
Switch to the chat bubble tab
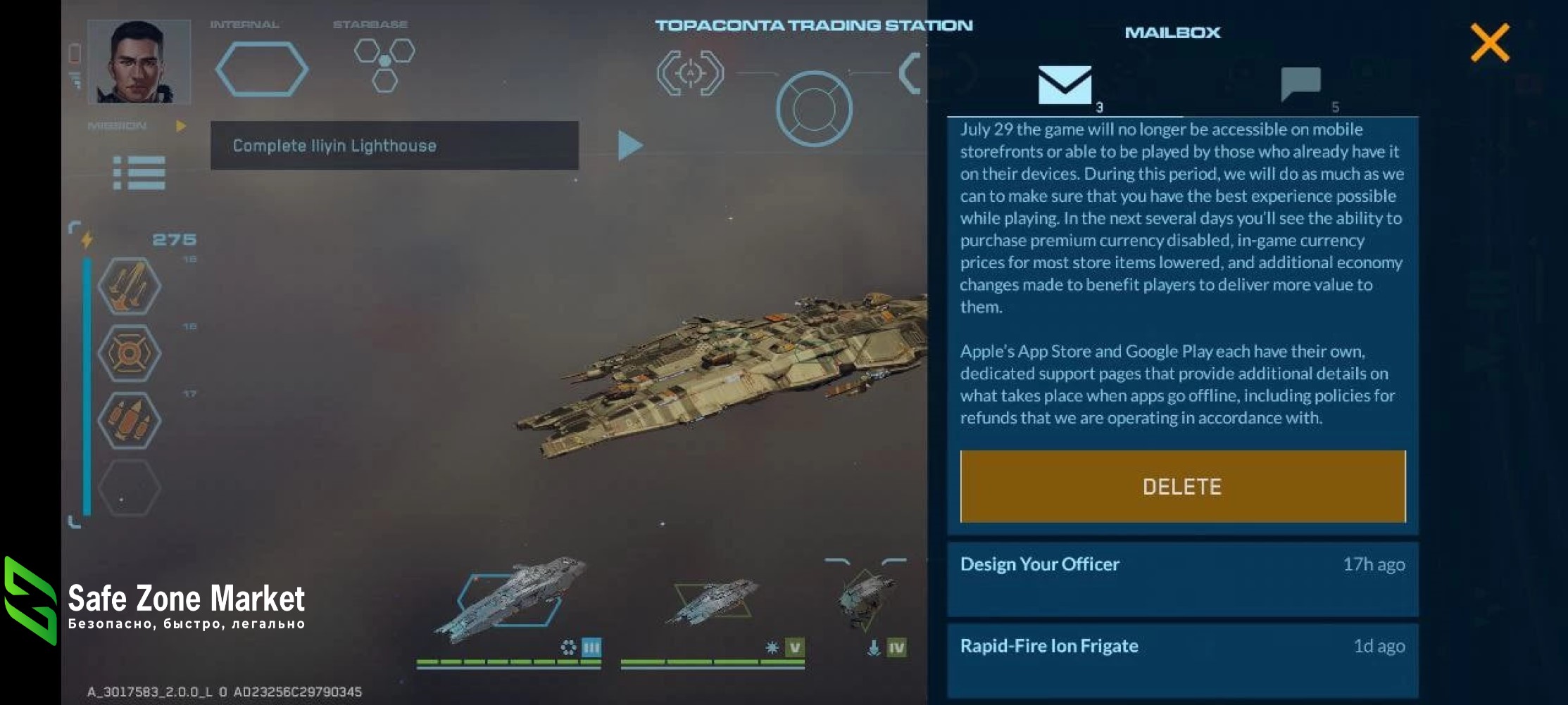click(x=1300, y=84)
